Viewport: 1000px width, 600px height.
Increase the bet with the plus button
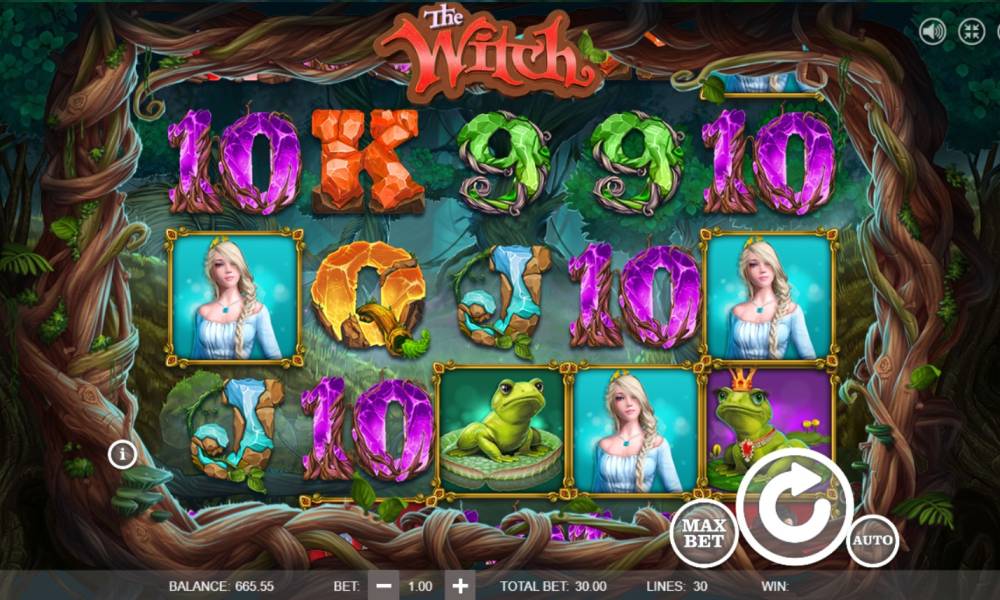(x=459, y=586)
